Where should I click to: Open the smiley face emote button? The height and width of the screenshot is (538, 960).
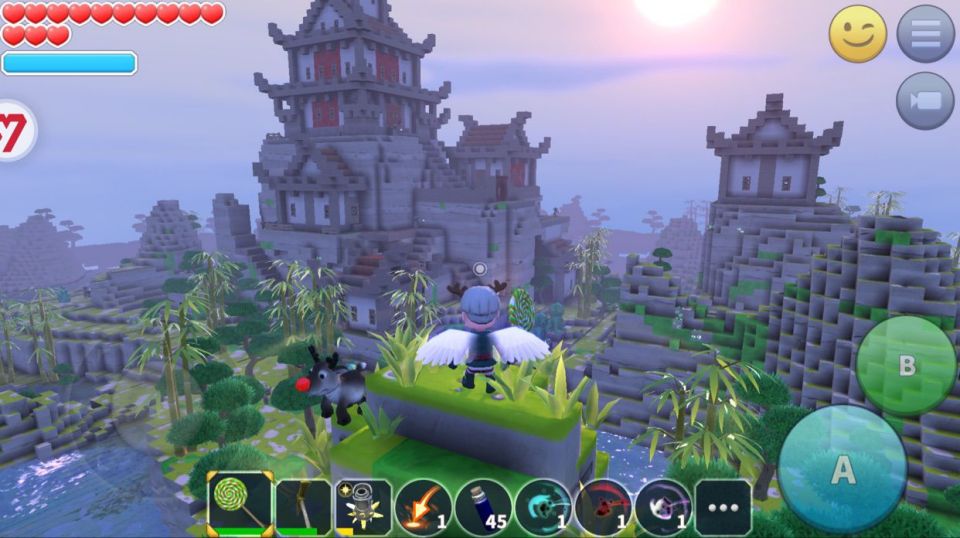(x=858, y=34)
